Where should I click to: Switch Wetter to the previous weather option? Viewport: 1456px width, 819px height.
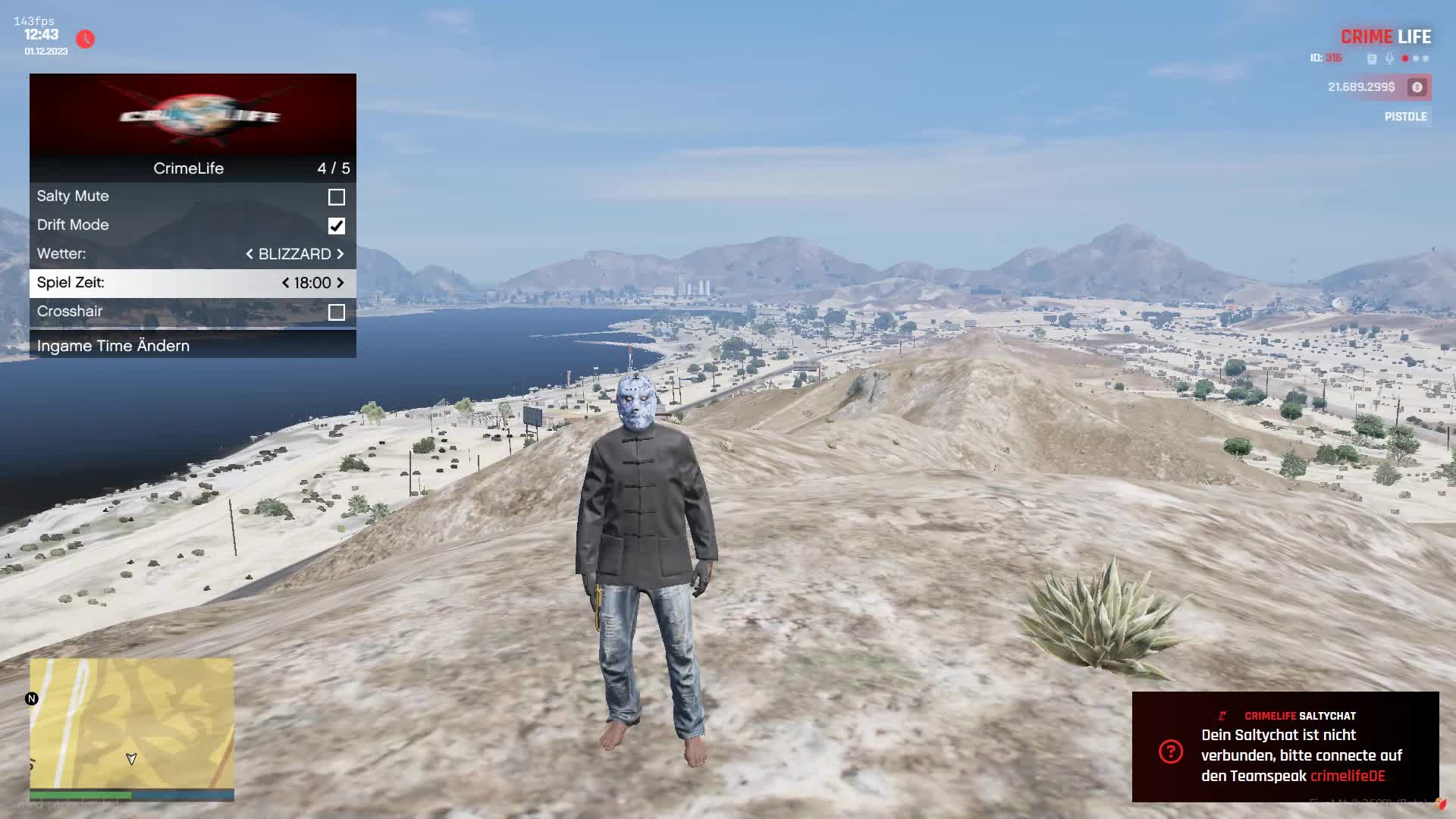[x=249, y=254]
